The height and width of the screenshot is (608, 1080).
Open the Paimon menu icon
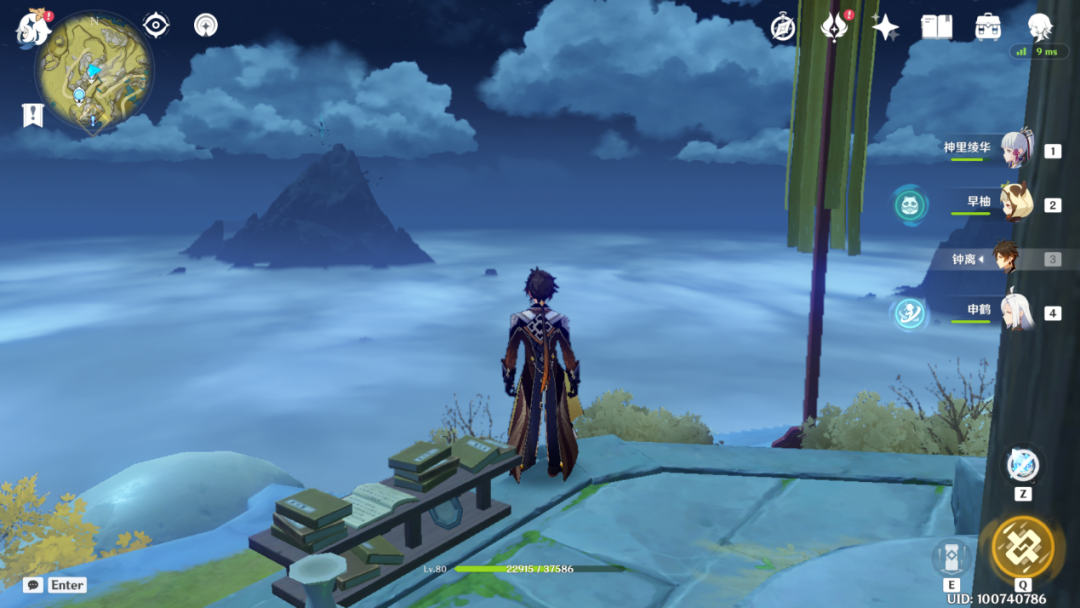32,28
